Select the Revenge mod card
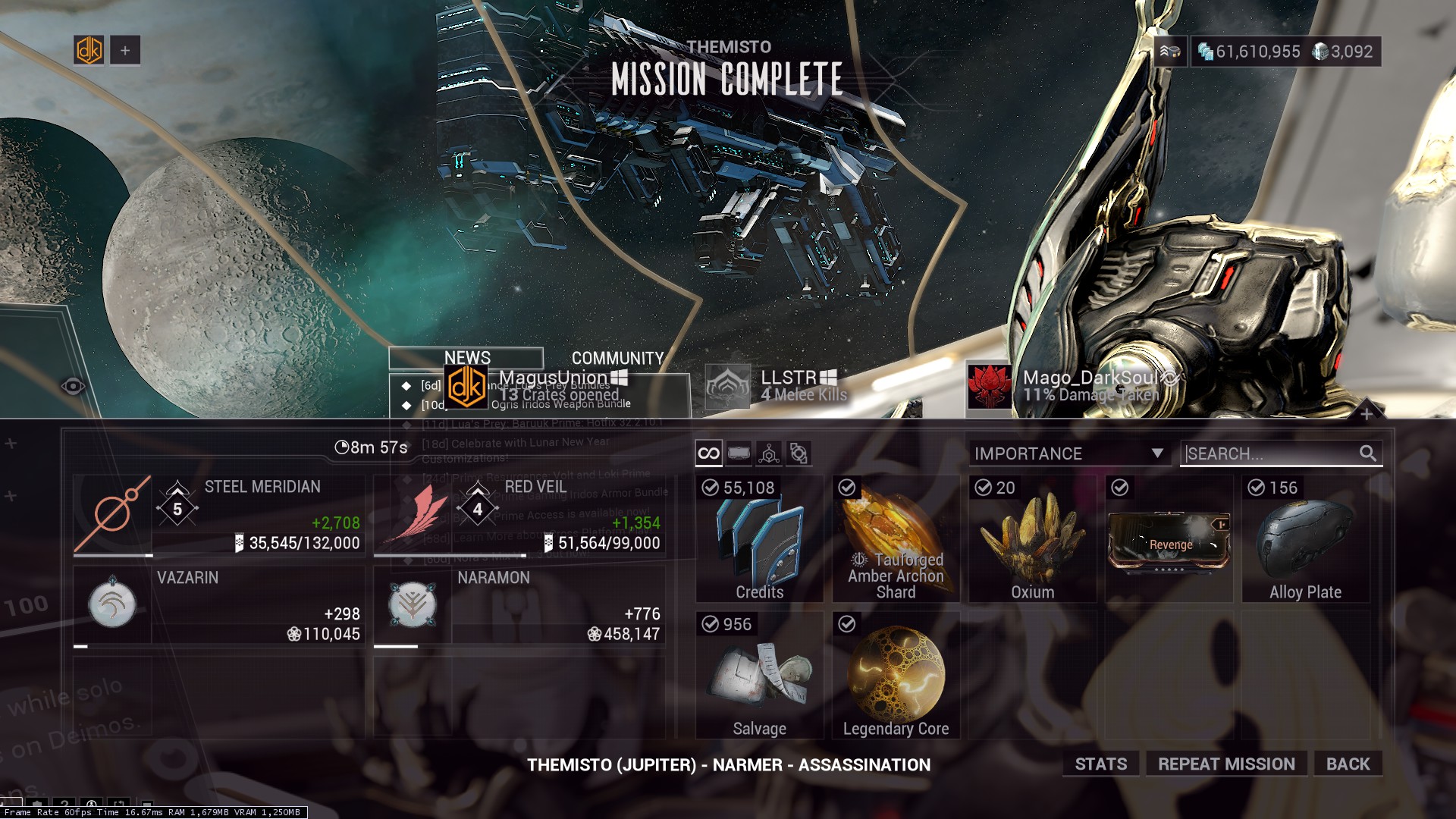Image resolution: width=1456 pixels, height=819 pixels. point(1169,539)
